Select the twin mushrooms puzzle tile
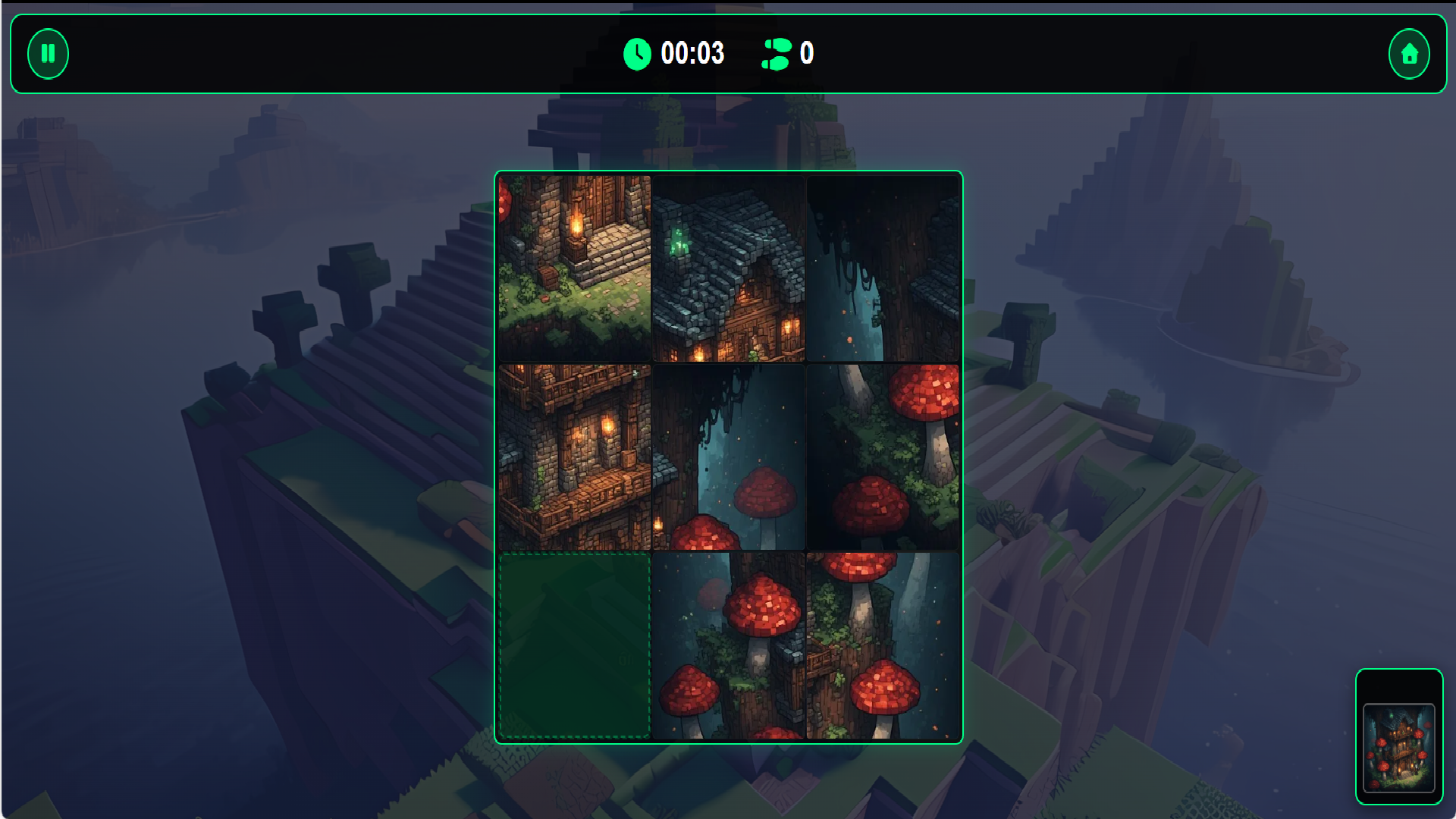The height and width of the screenshot is (819, 1456). click(729, 456)
